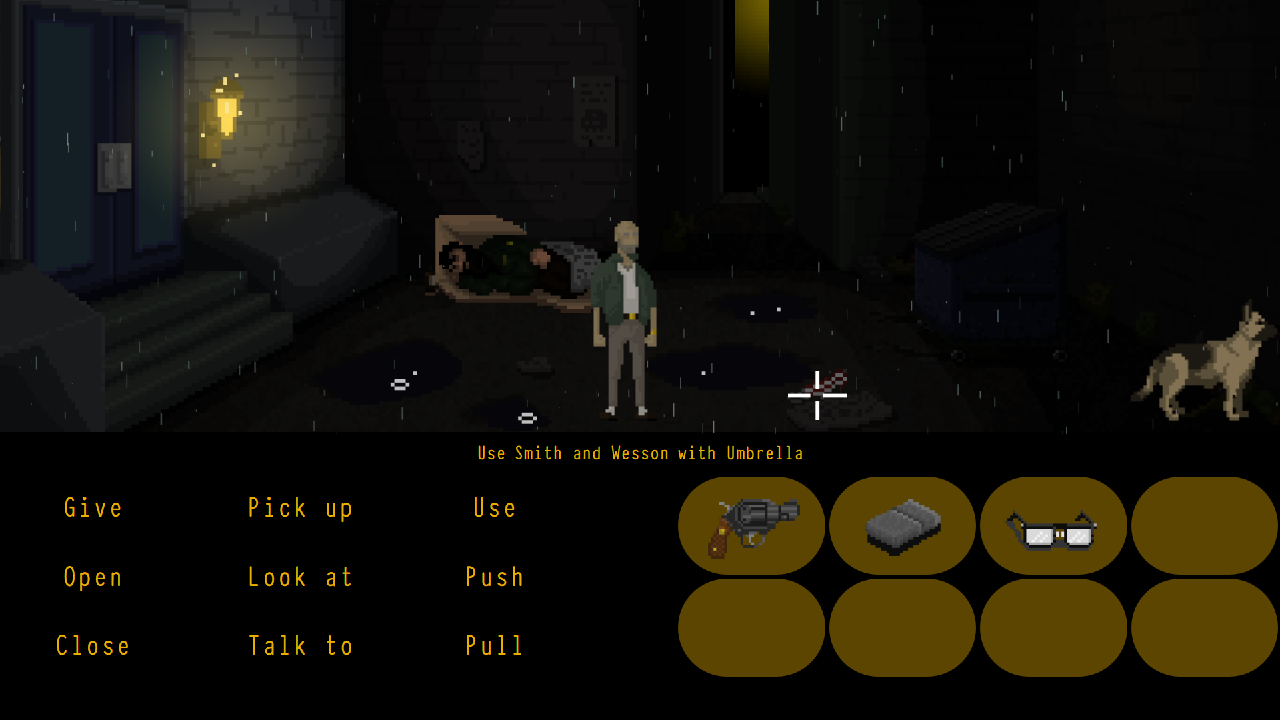Choose the Look at verb
The image size is (1280, 720).
point(300,577)
